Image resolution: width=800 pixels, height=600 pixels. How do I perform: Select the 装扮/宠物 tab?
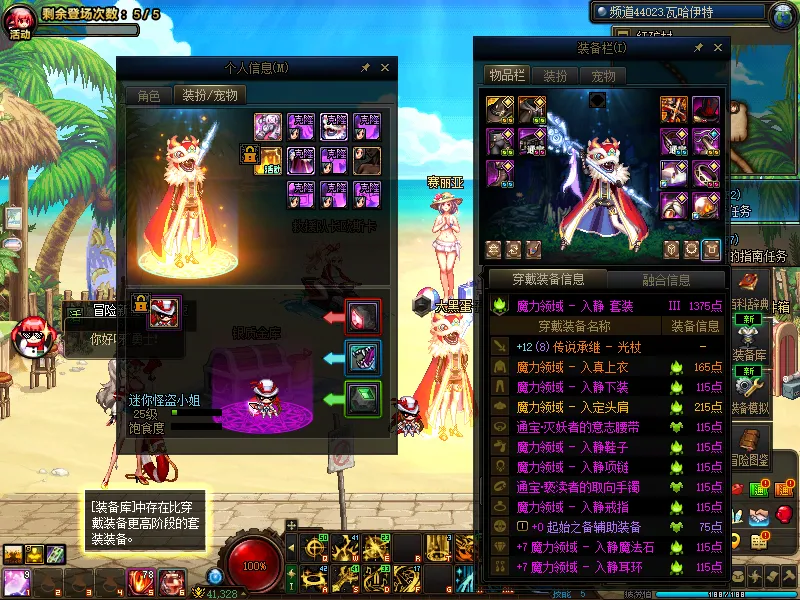pyautogui.click(x=210, y=96)
